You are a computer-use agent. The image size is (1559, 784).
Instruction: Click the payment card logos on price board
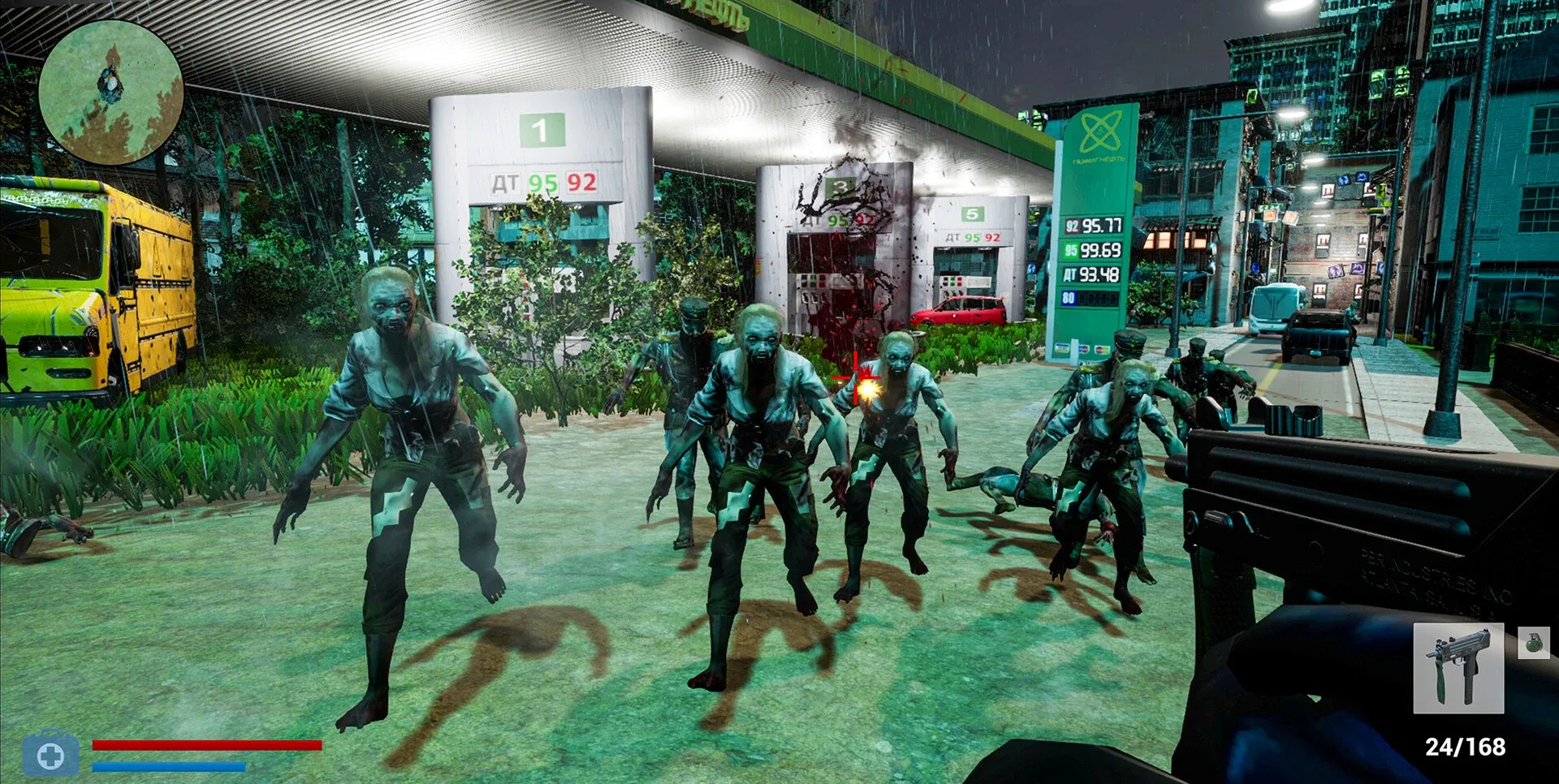pos(1082,347)
